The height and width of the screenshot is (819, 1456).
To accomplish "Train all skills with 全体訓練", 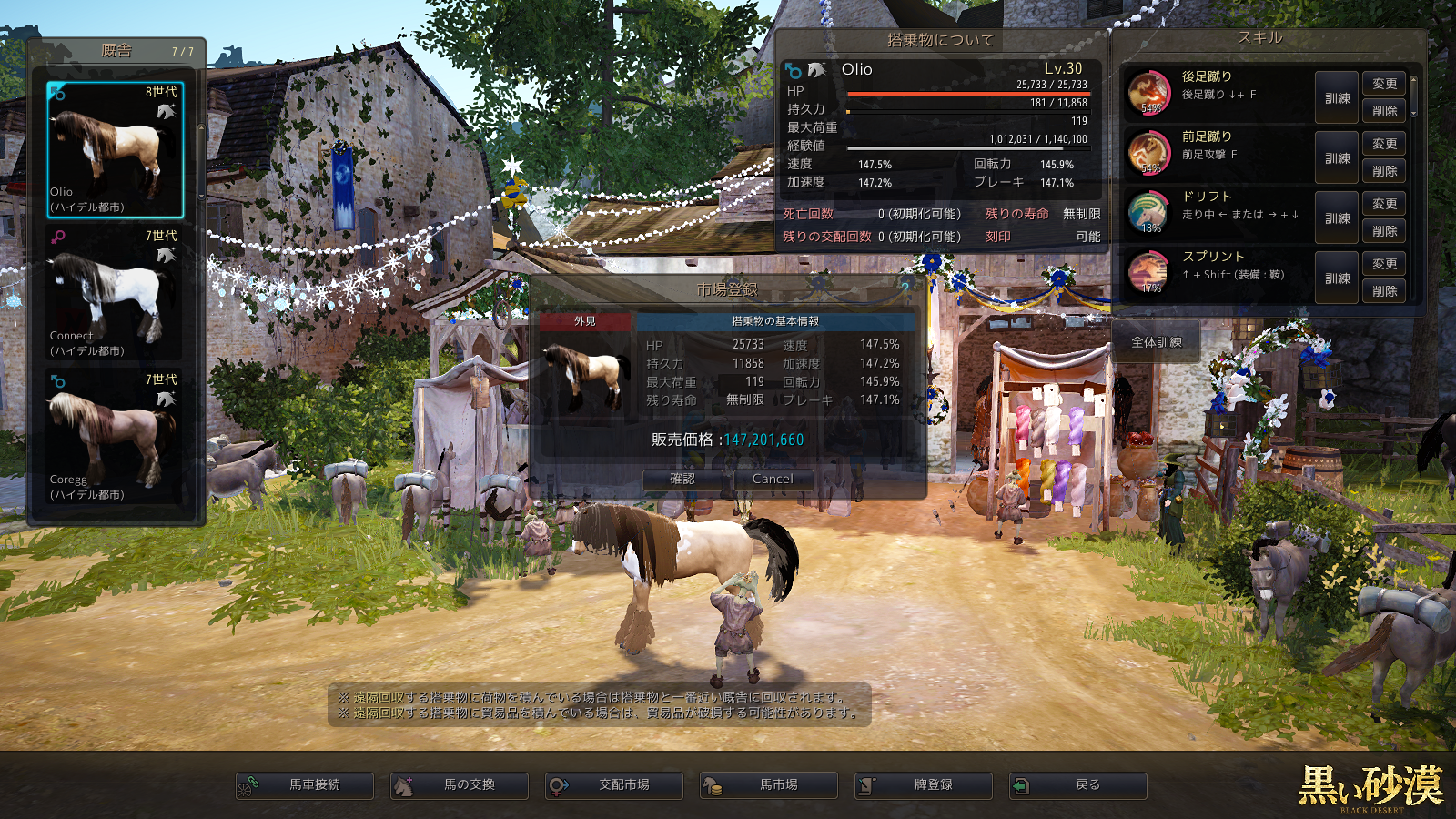I will coord(1157,343).
